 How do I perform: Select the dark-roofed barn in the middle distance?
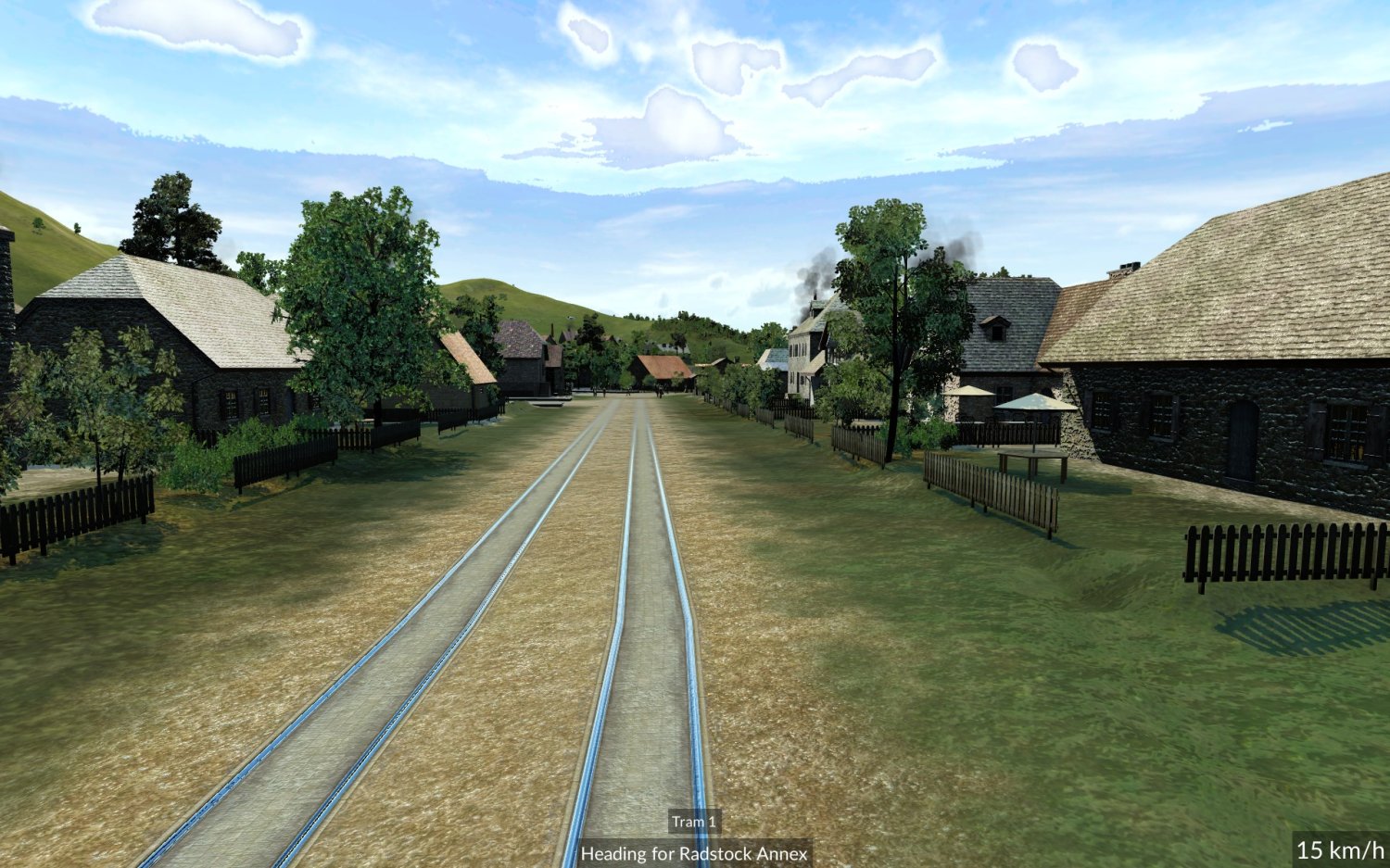(x=519, y=361)
